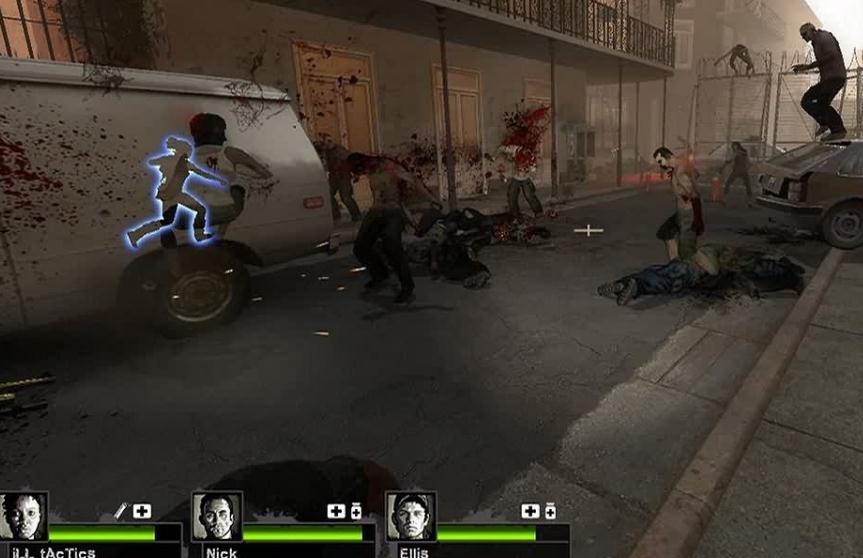Click Nick's first aid kit icon
Image resolution: width=863 pixels, height=558 pixels.
(336, 511)
